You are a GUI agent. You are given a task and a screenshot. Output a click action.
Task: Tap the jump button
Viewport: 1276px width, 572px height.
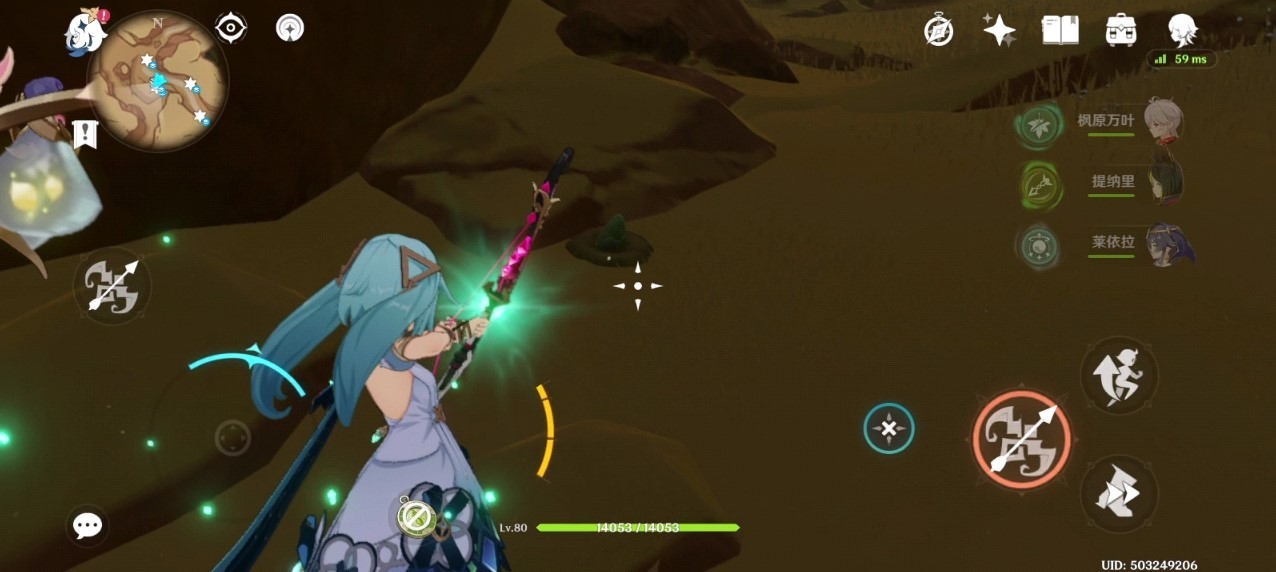[1119, 375]
